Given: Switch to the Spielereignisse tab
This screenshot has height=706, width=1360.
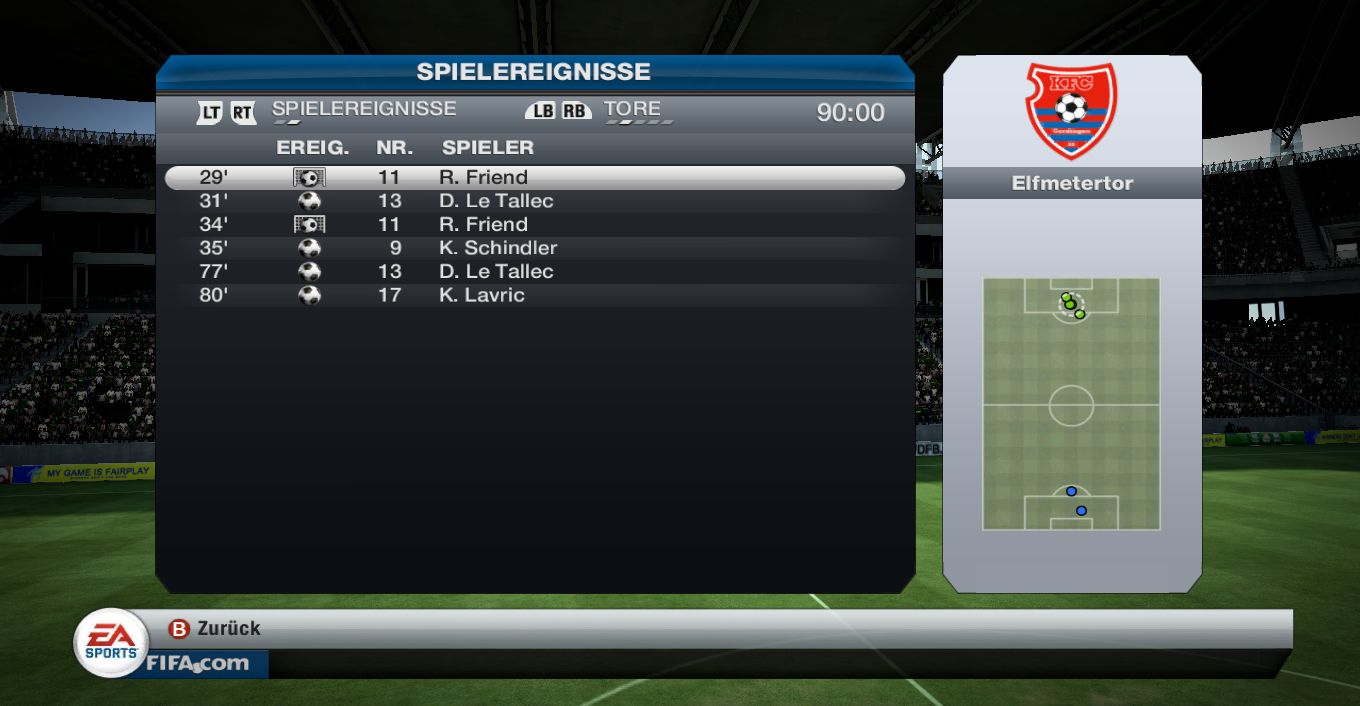Looking at the screenshot, I should click(363, 109).
